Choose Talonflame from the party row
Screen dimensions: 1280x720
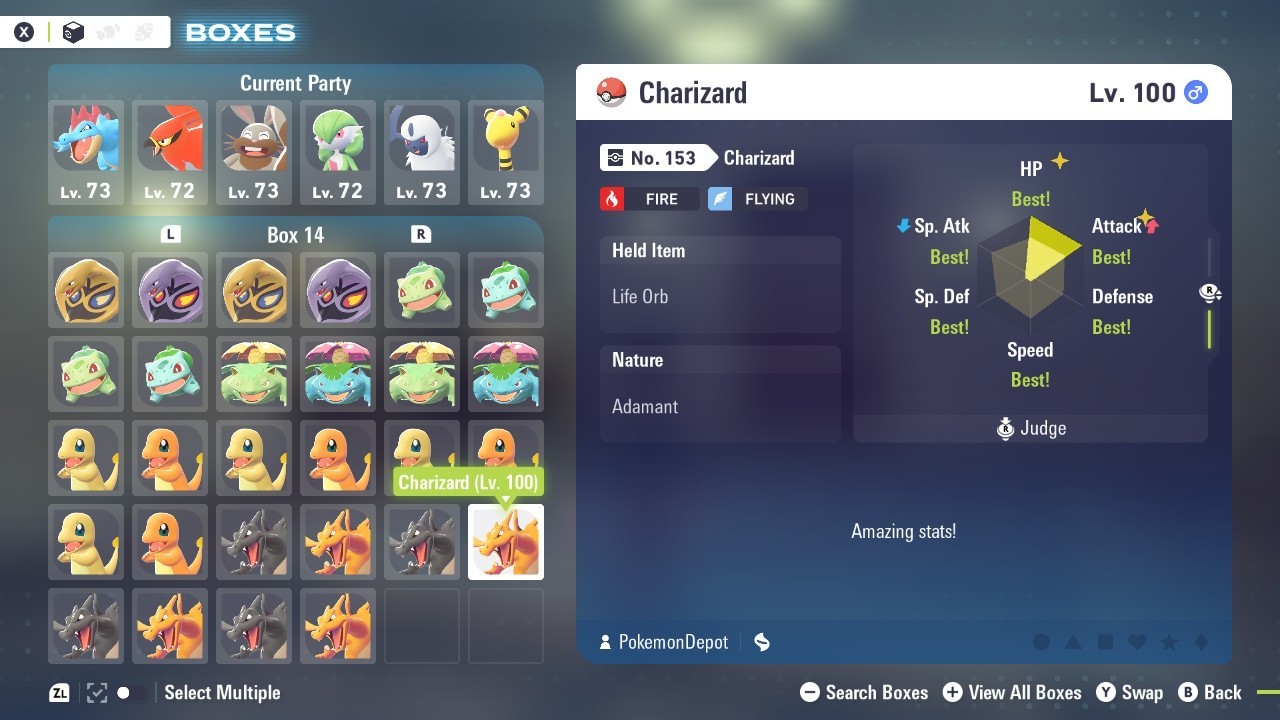pyautogui.click(x=170, y=152)
